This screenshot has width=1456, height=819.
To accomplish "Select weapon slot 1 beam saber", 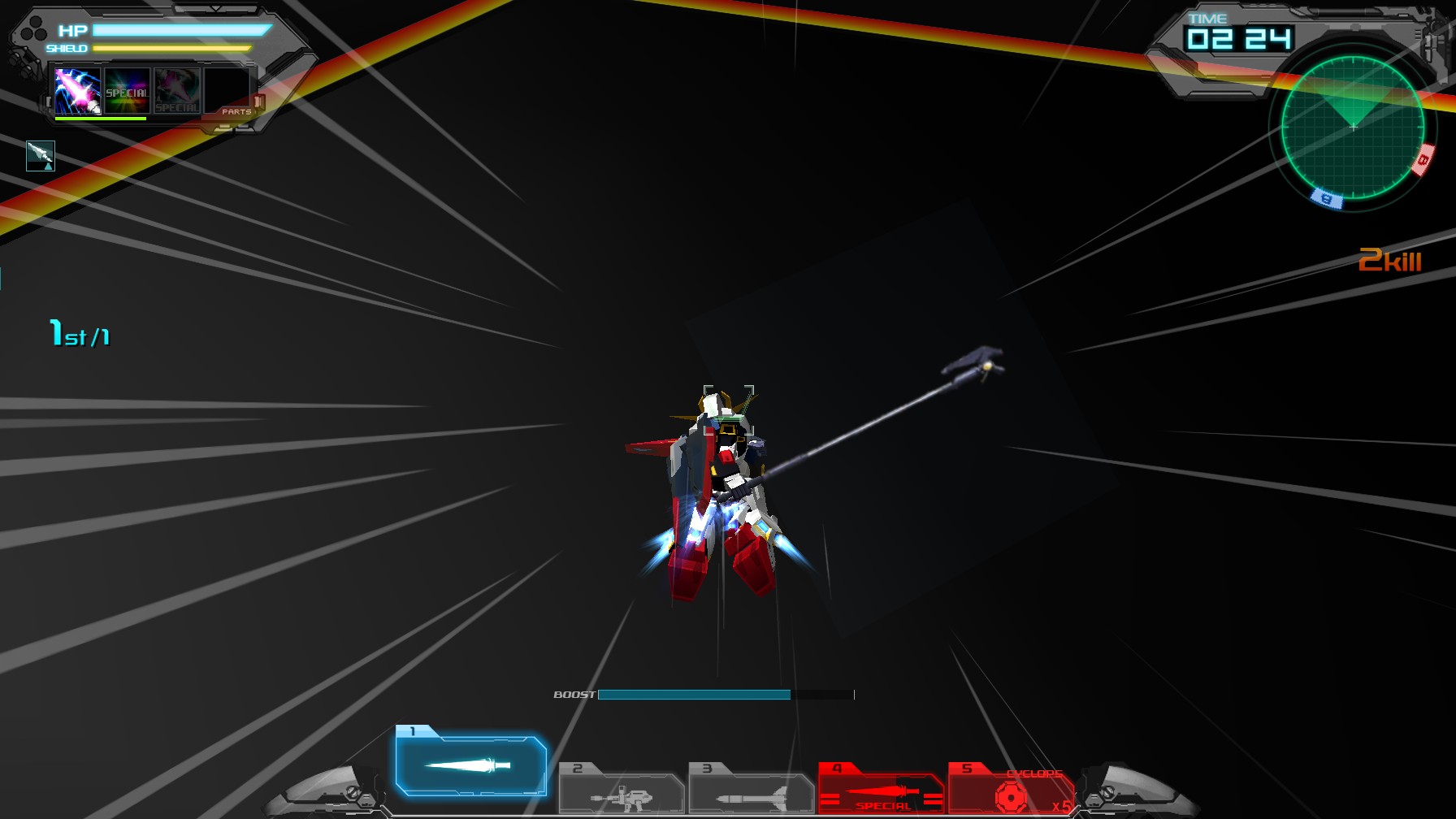I will (470, 764).
